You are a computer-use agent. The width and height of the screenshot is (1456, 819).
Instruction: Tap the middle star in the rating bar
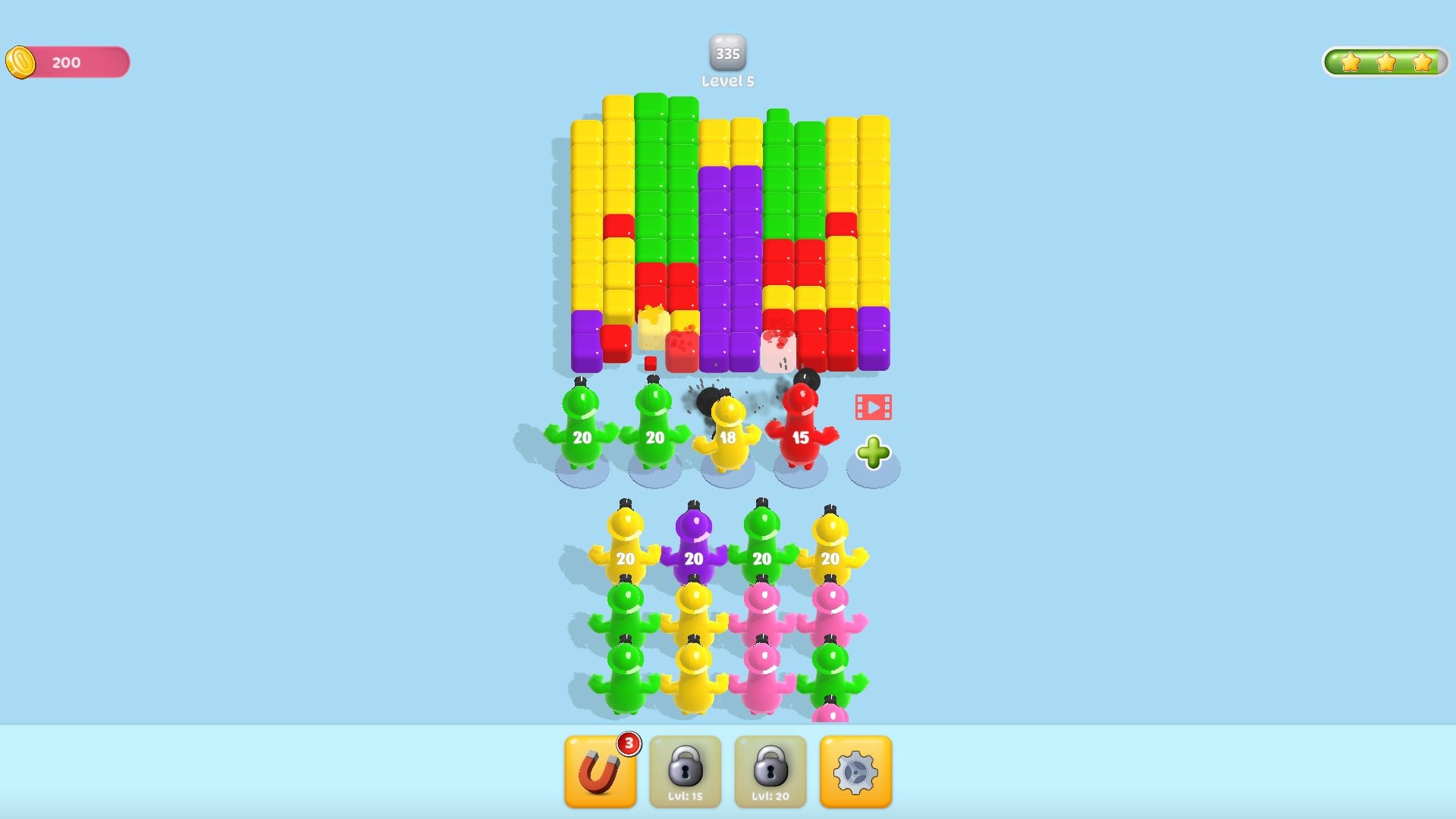pyautogui.click(x=1388, y=64)
